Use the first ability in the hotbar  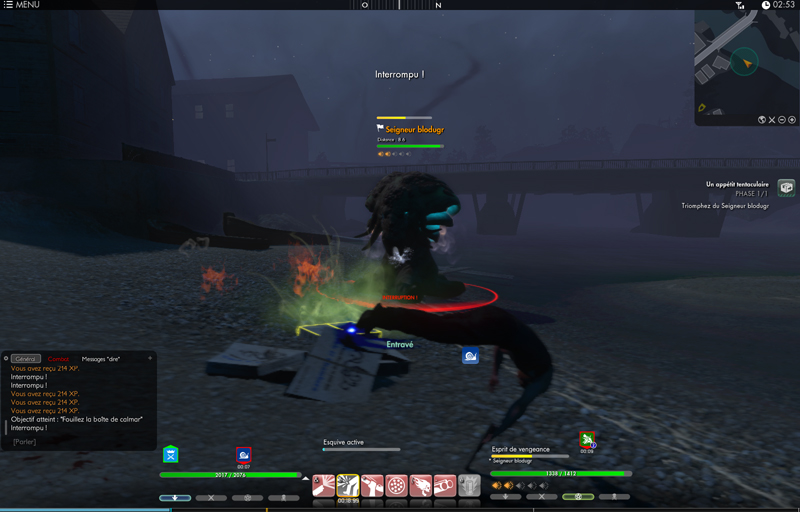[324, 485]
